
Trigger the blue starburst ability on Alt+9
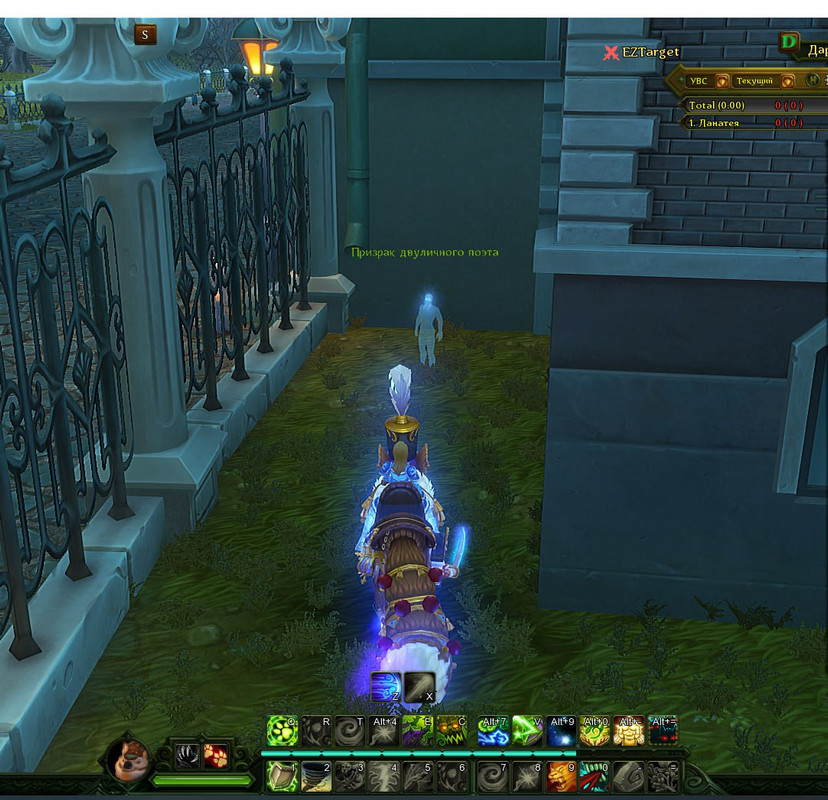coord(561,731)
